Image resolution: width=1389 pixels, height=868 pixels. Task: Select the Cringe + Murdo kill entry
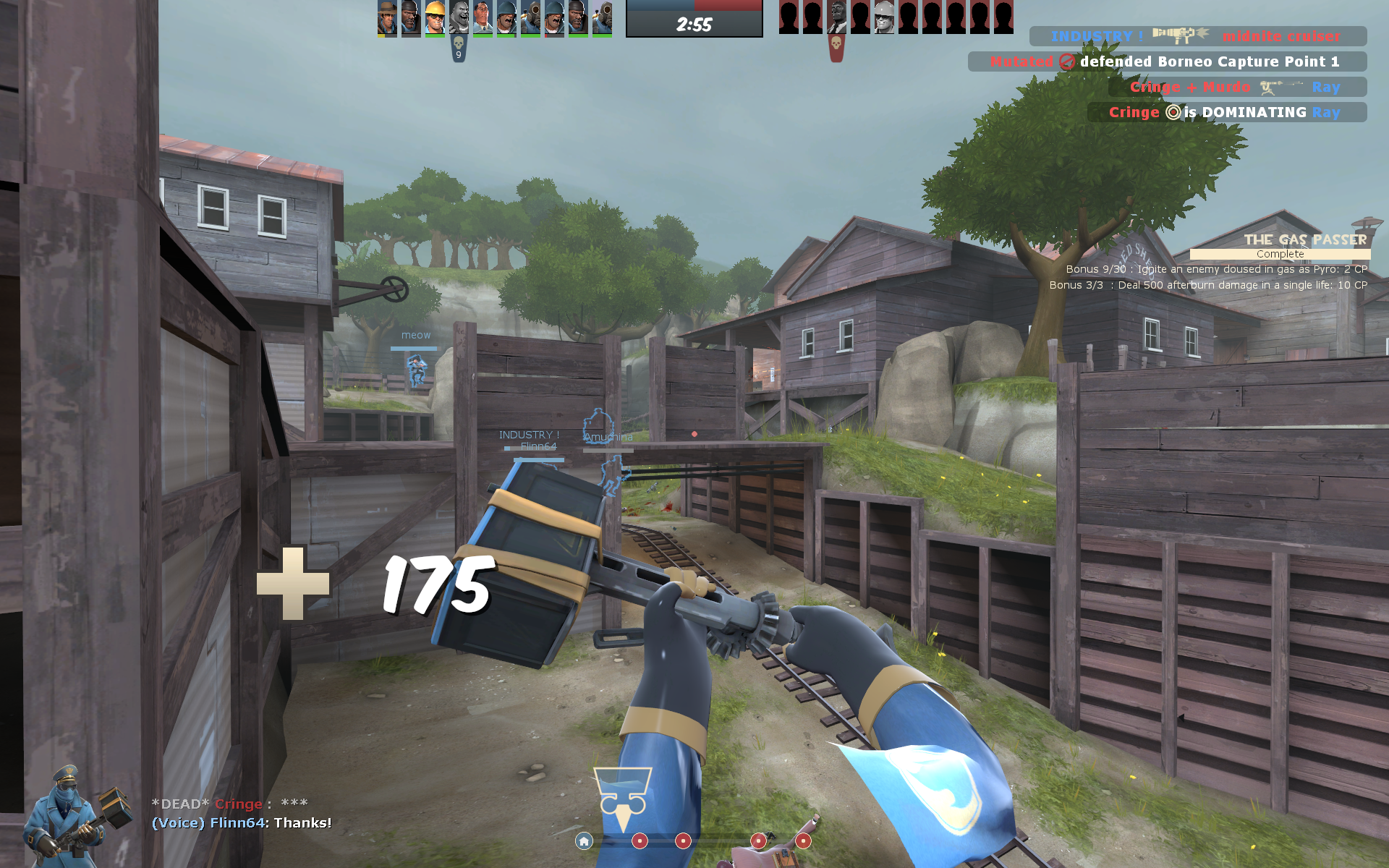click(x=1237, y=87)
